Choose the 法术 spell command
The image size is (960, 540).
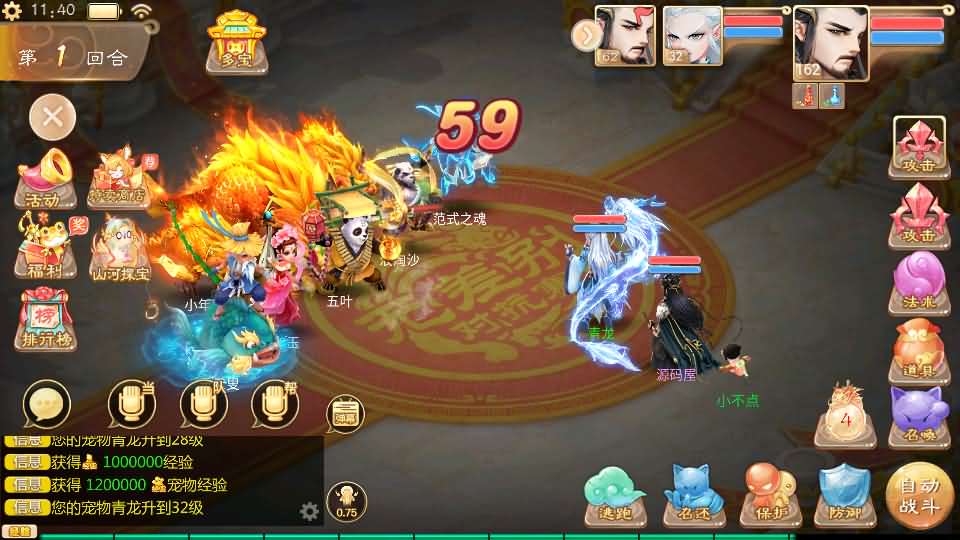(x=919, y=281)
